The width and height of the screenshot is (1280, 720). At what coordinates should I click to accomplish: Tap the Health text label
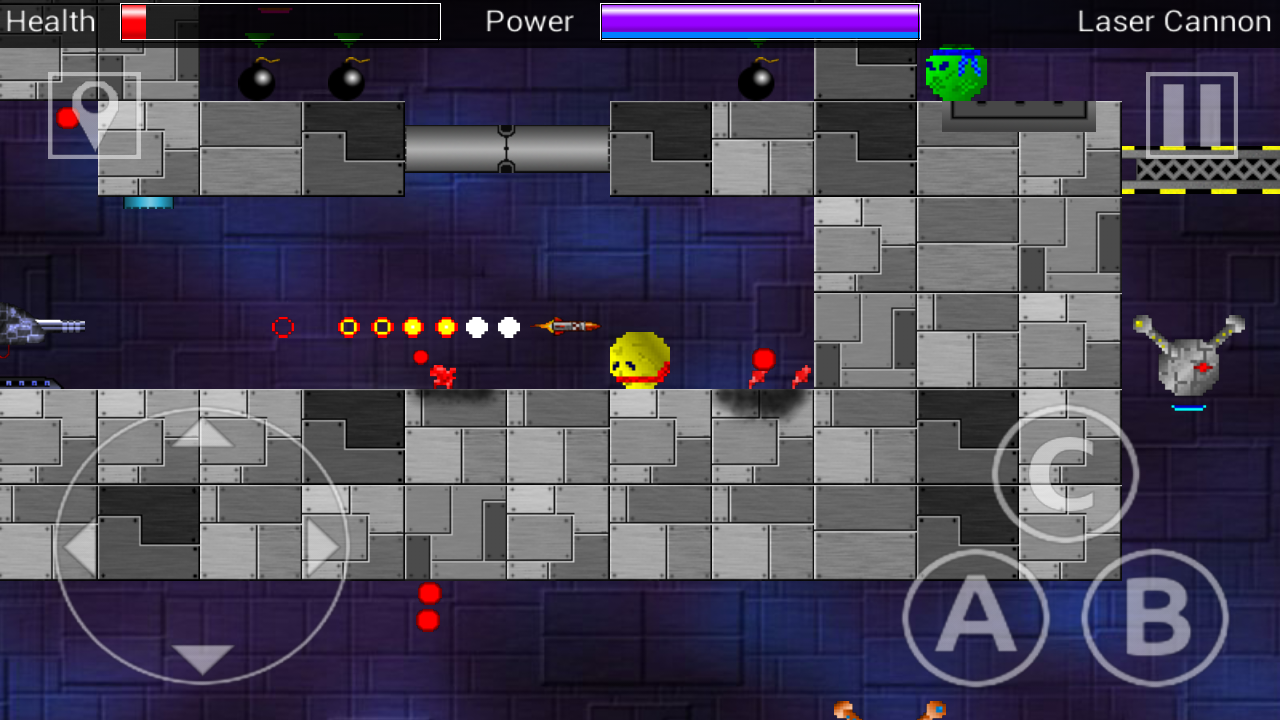pos(48,20)
